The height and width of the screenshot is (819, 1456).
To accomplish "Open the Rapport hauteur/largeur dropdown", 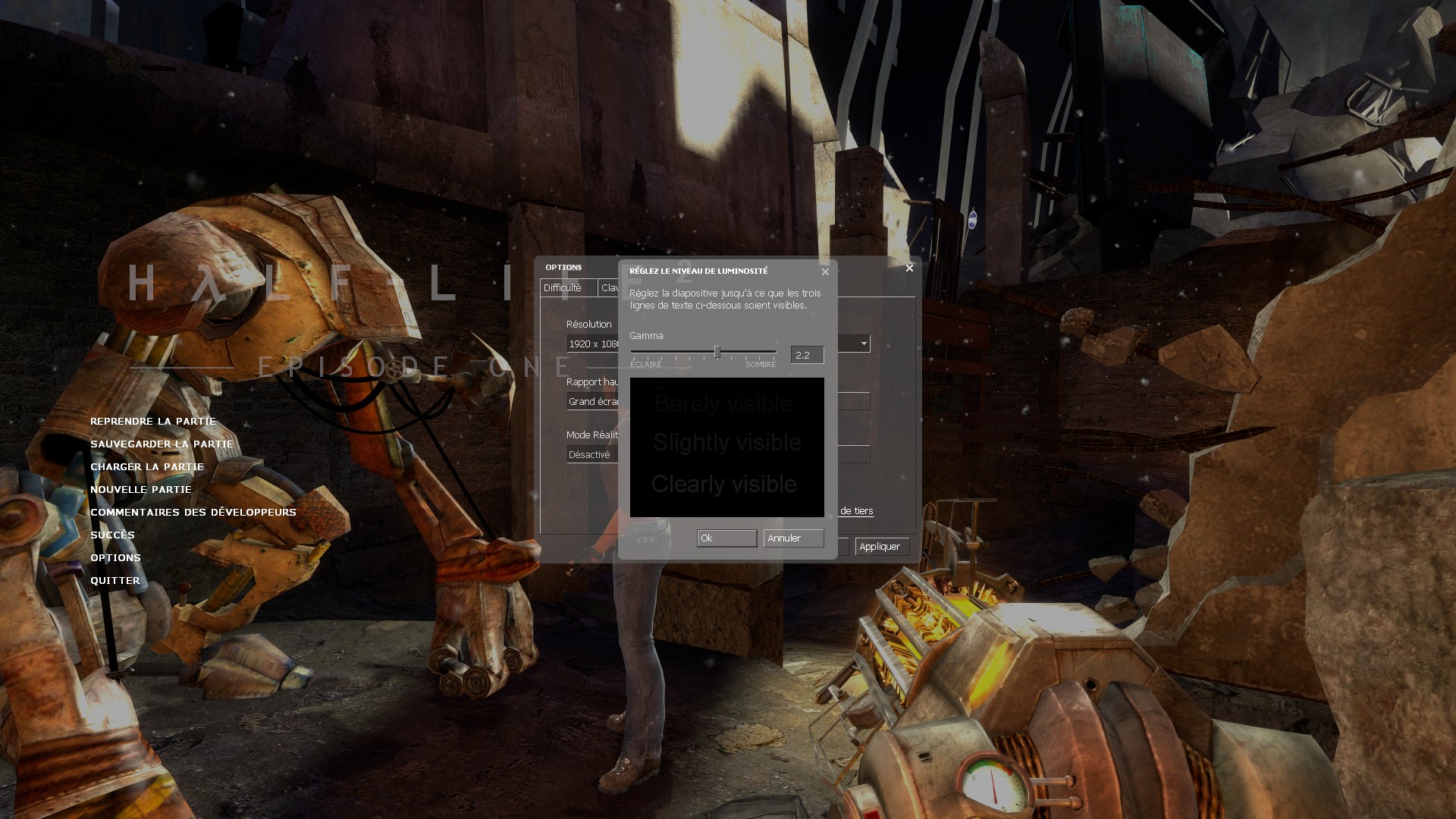I will click(592, 402).
